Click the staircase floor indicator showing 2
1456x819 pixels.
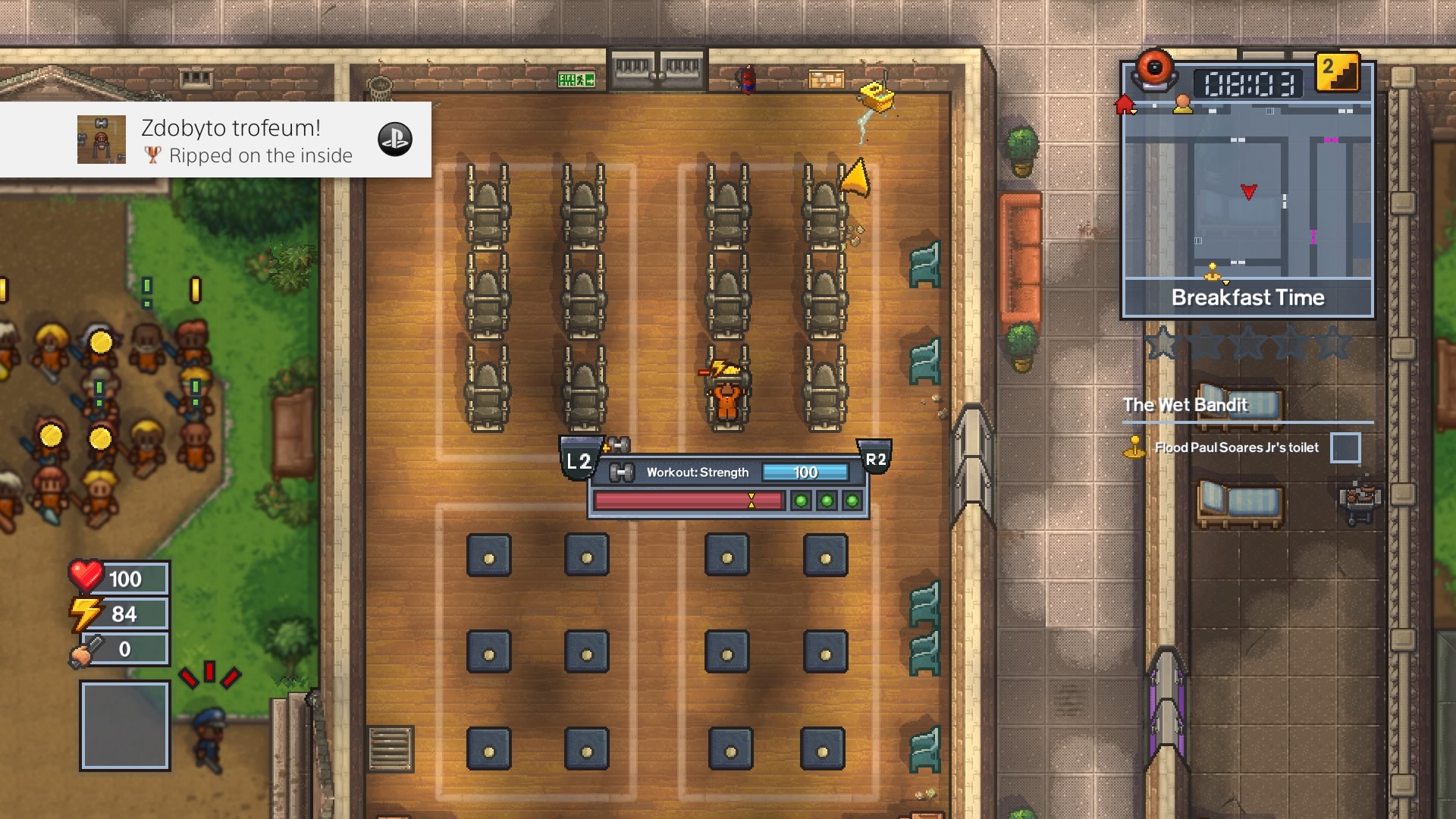(x=1337, y=74)
